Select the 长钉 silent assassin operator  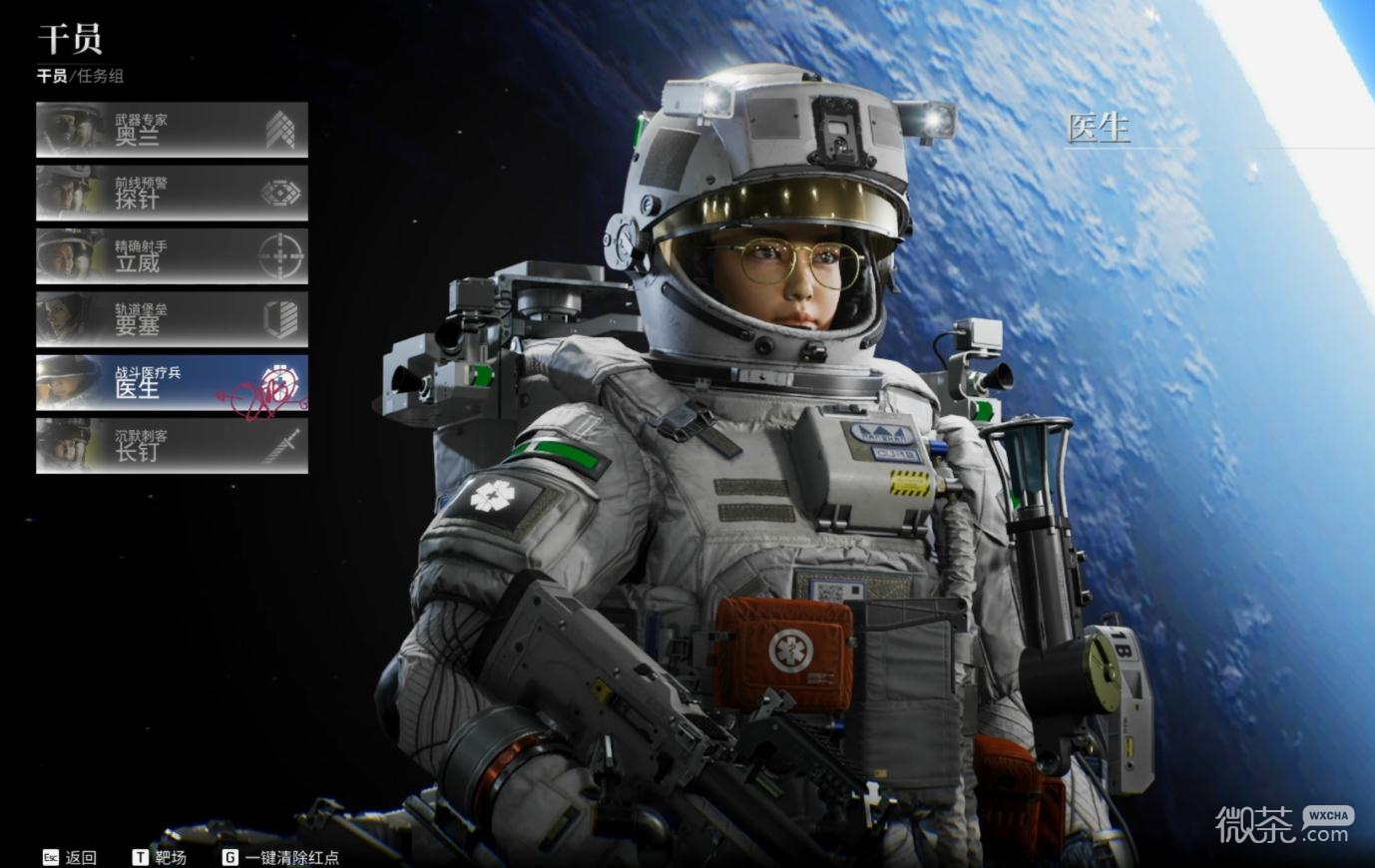coord(172,445)
